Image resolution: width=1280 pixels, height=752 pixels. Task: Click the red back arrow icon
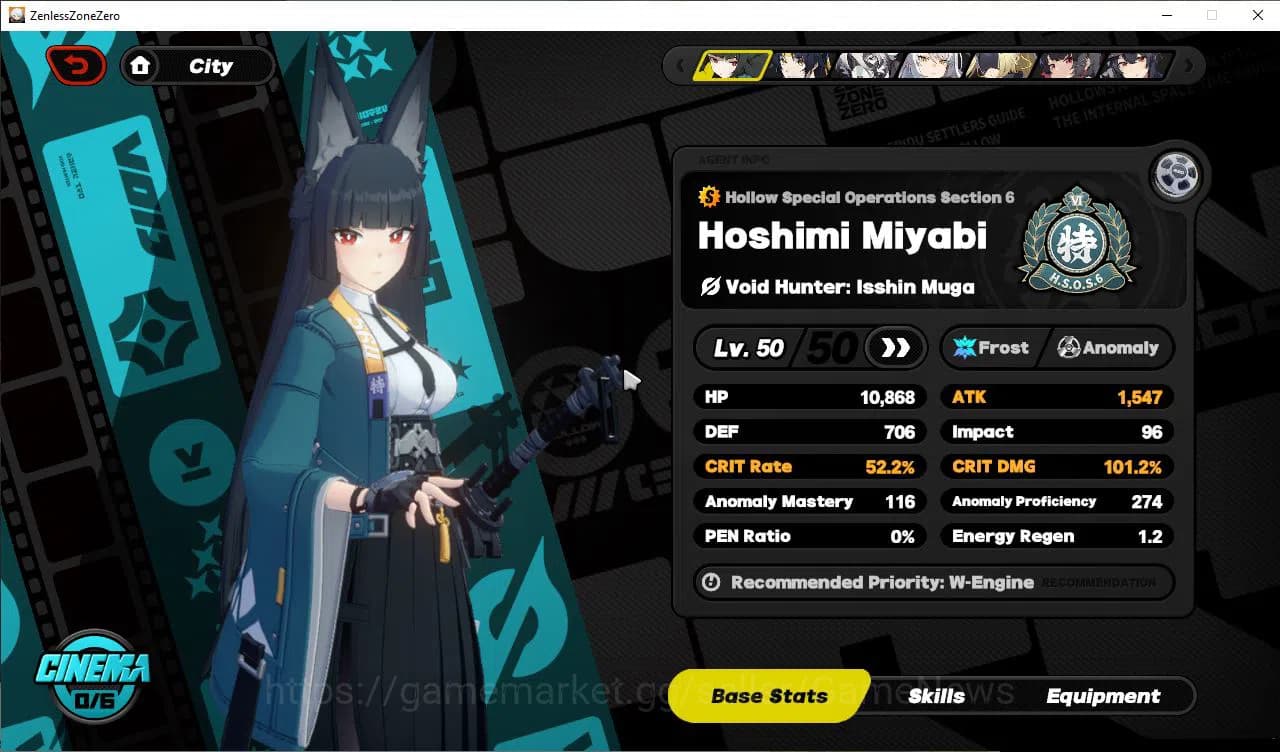(76, 64)
